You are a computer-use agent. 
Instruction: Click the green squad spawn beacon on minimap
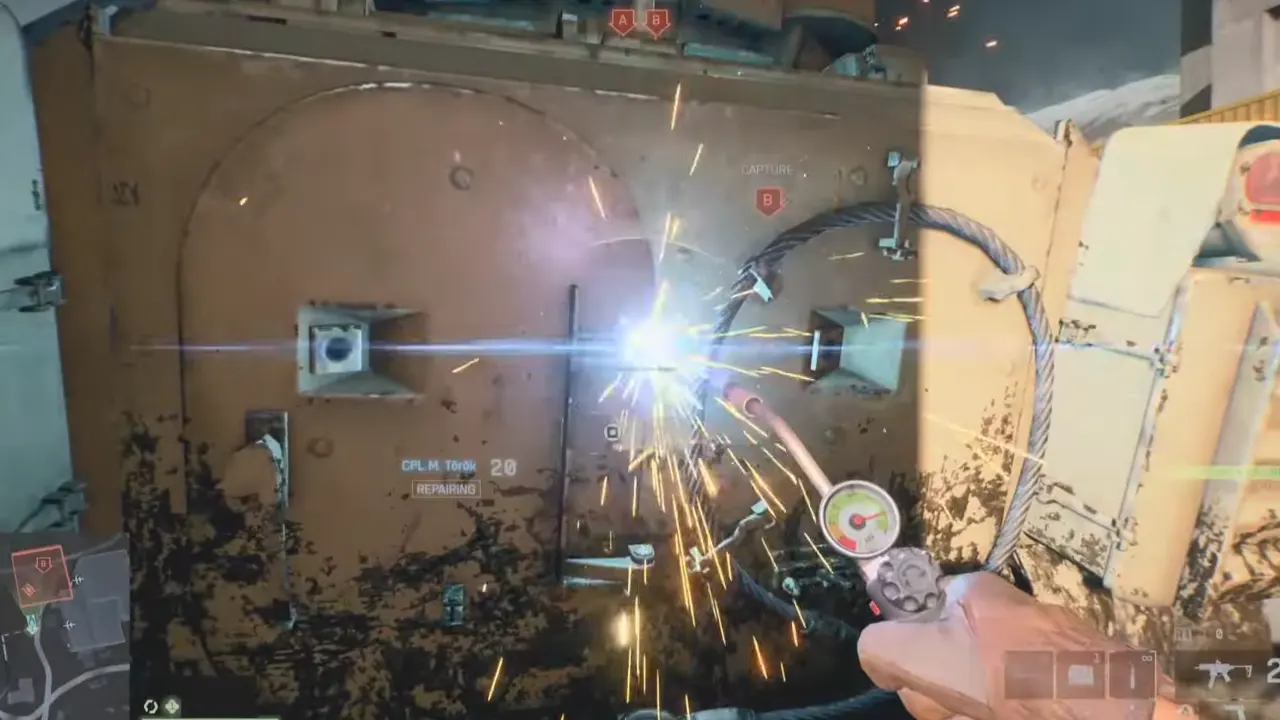[31, 624]
